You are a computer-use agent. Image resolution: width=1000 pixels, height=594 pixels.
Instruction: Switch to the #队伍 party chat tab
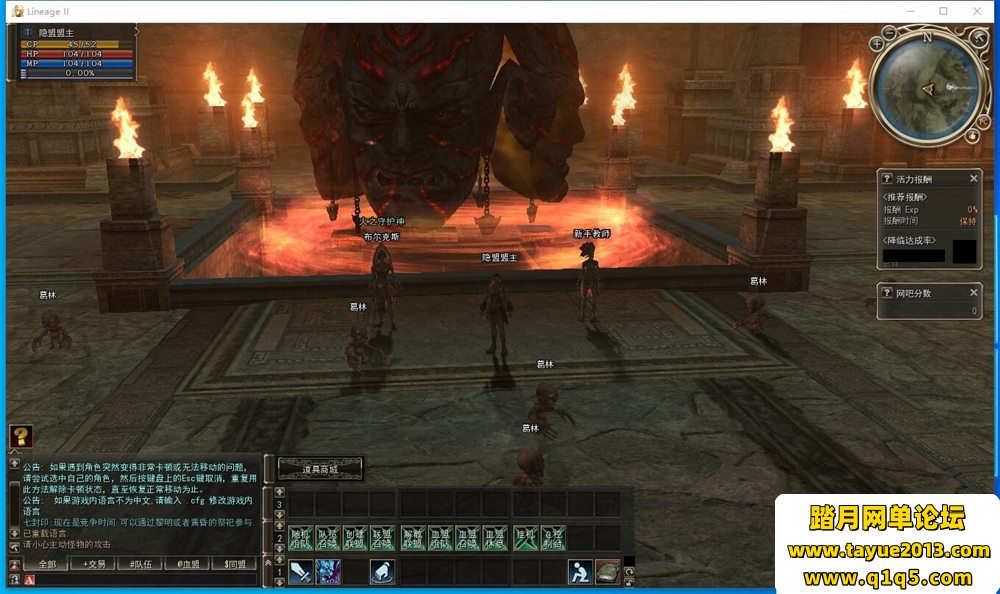coord(141,564)
